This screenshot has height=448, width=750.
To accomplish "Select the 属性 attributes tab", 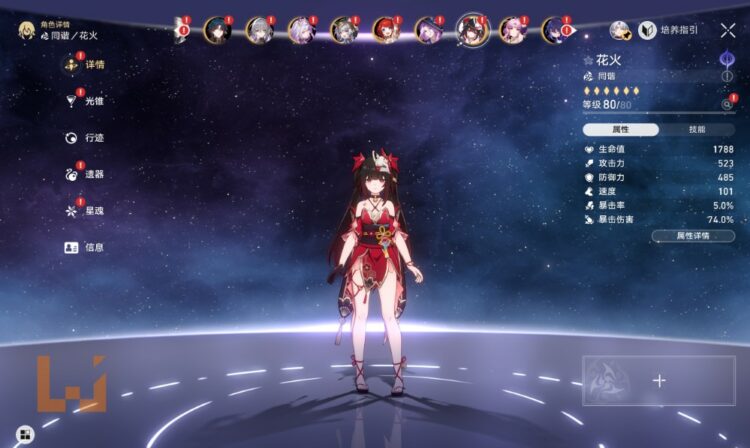I will click(x=621, y=129).
